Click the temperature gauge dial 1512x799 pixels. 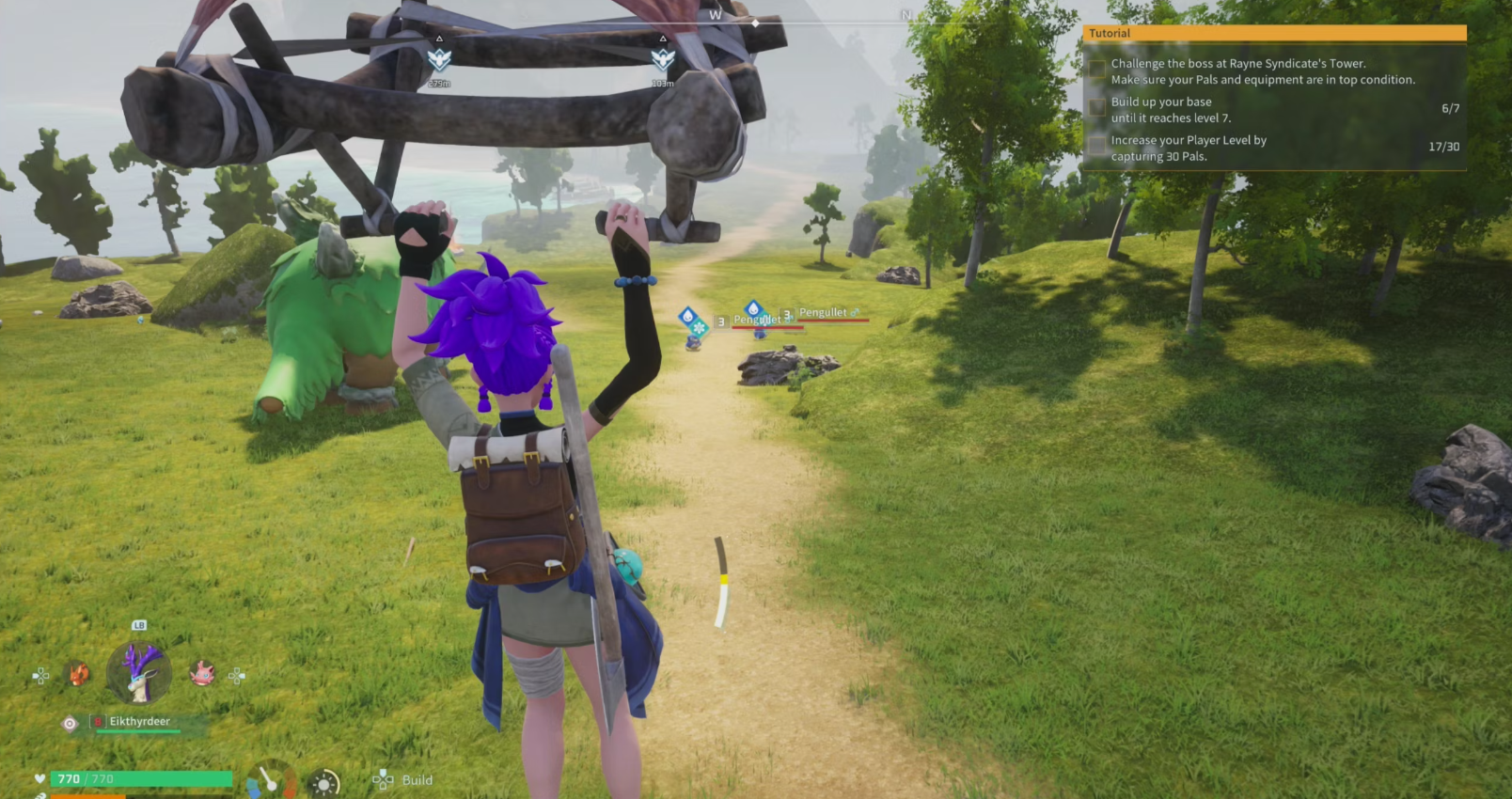271,780
